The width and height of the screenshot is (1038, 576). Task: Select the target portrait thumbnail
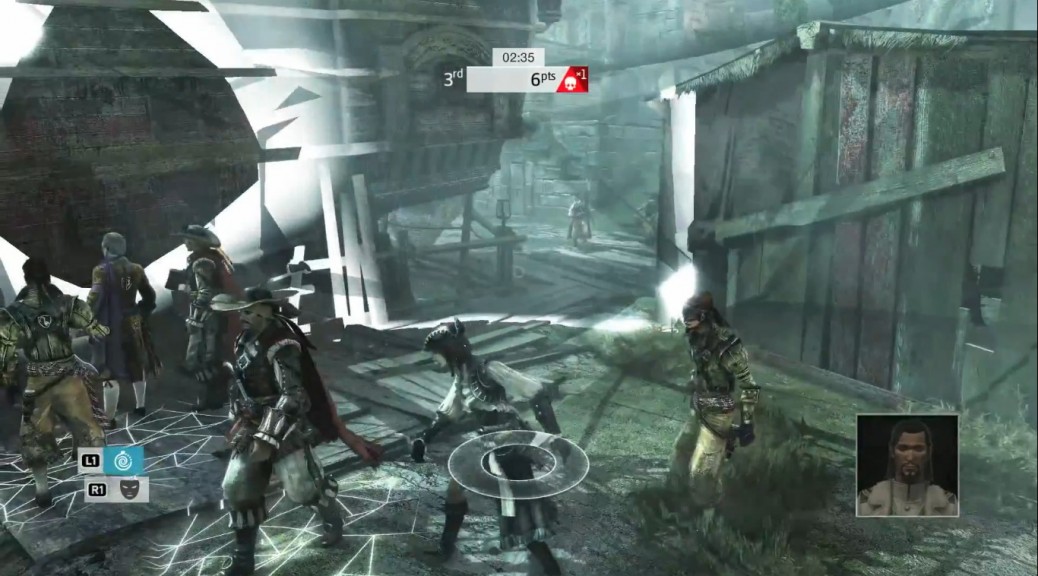907,465
